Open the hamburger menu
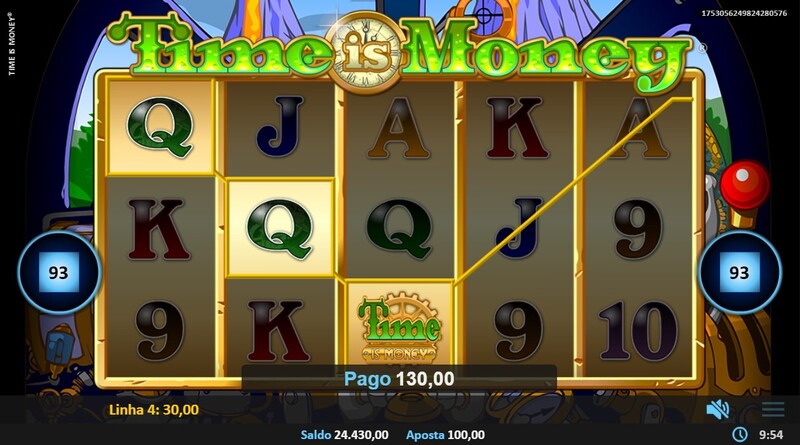Image resolution: width=800 pixels, height=445 pixels. (x=773, y=409)
